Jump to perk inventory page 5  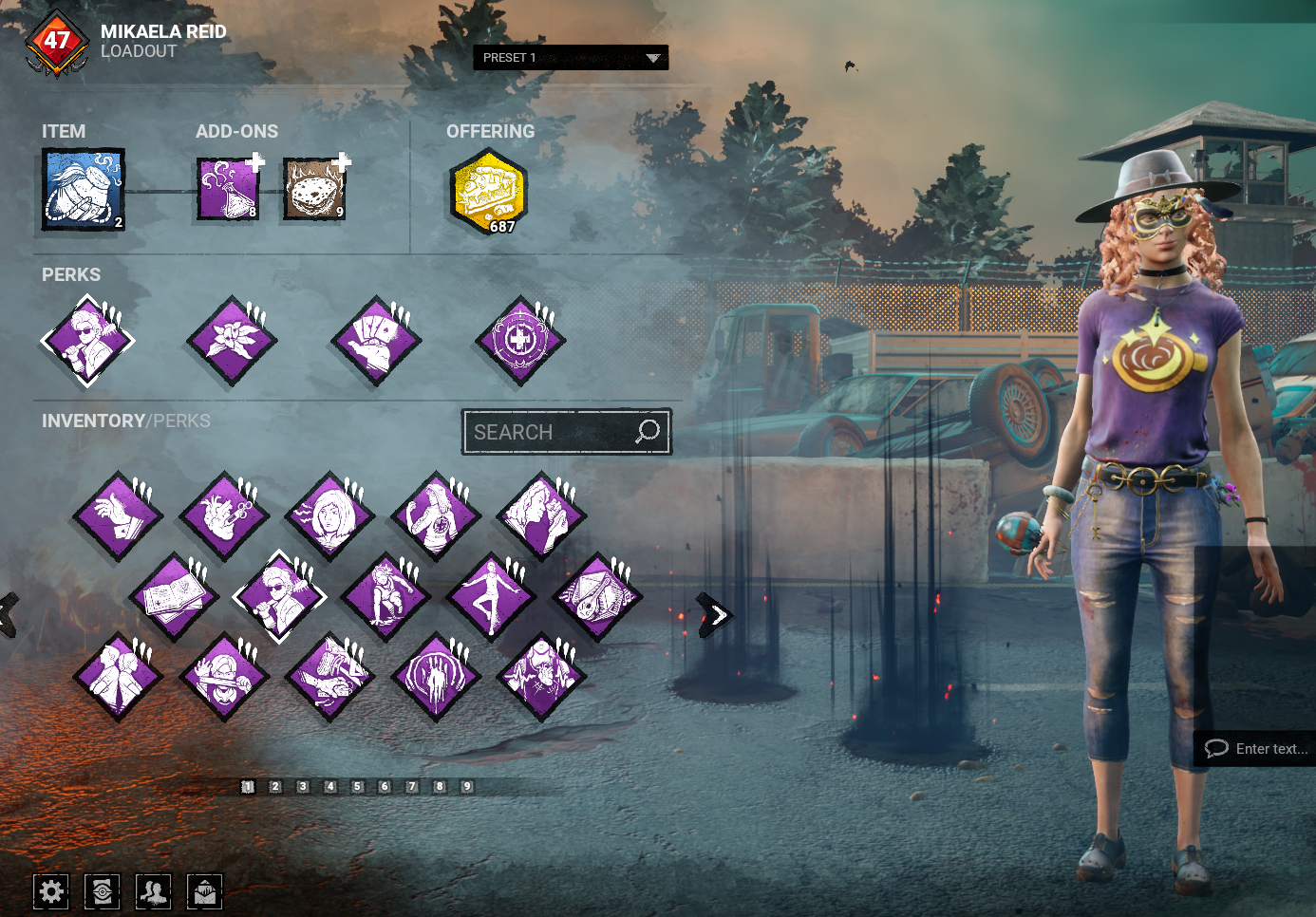(x=358, y=786)
